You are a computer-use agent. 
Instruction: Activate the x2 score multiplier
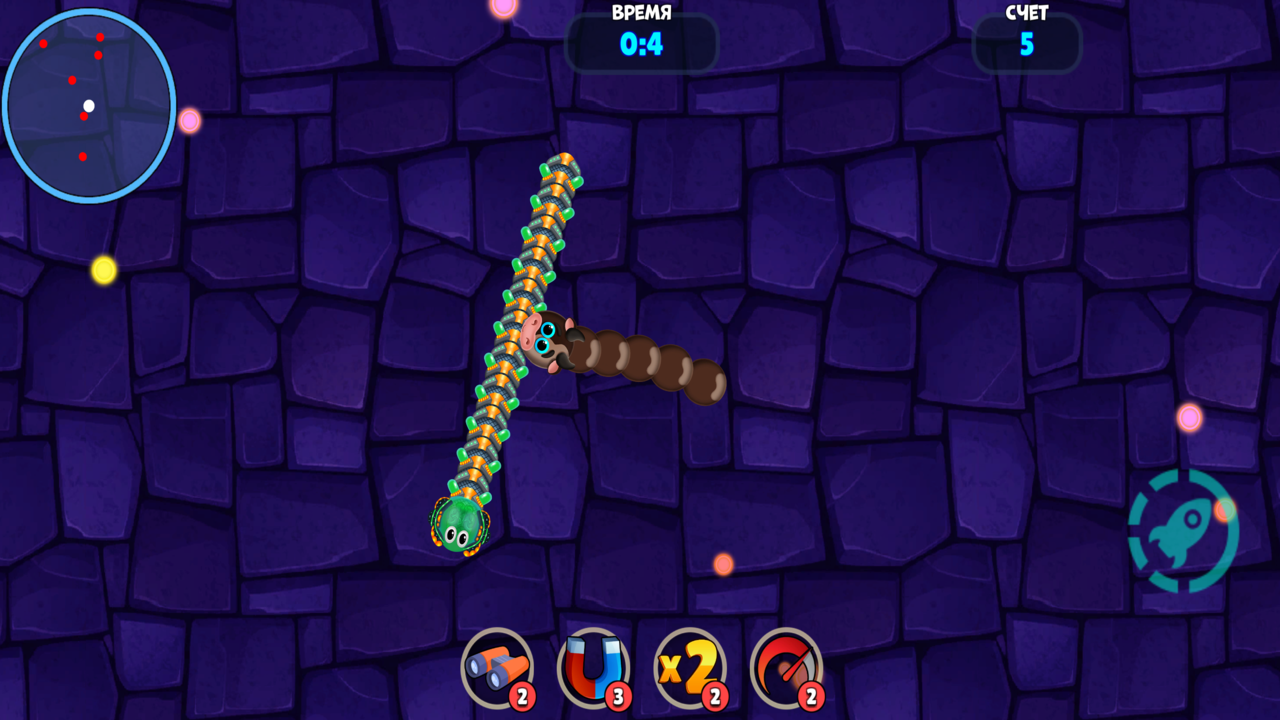click(687, 668)
